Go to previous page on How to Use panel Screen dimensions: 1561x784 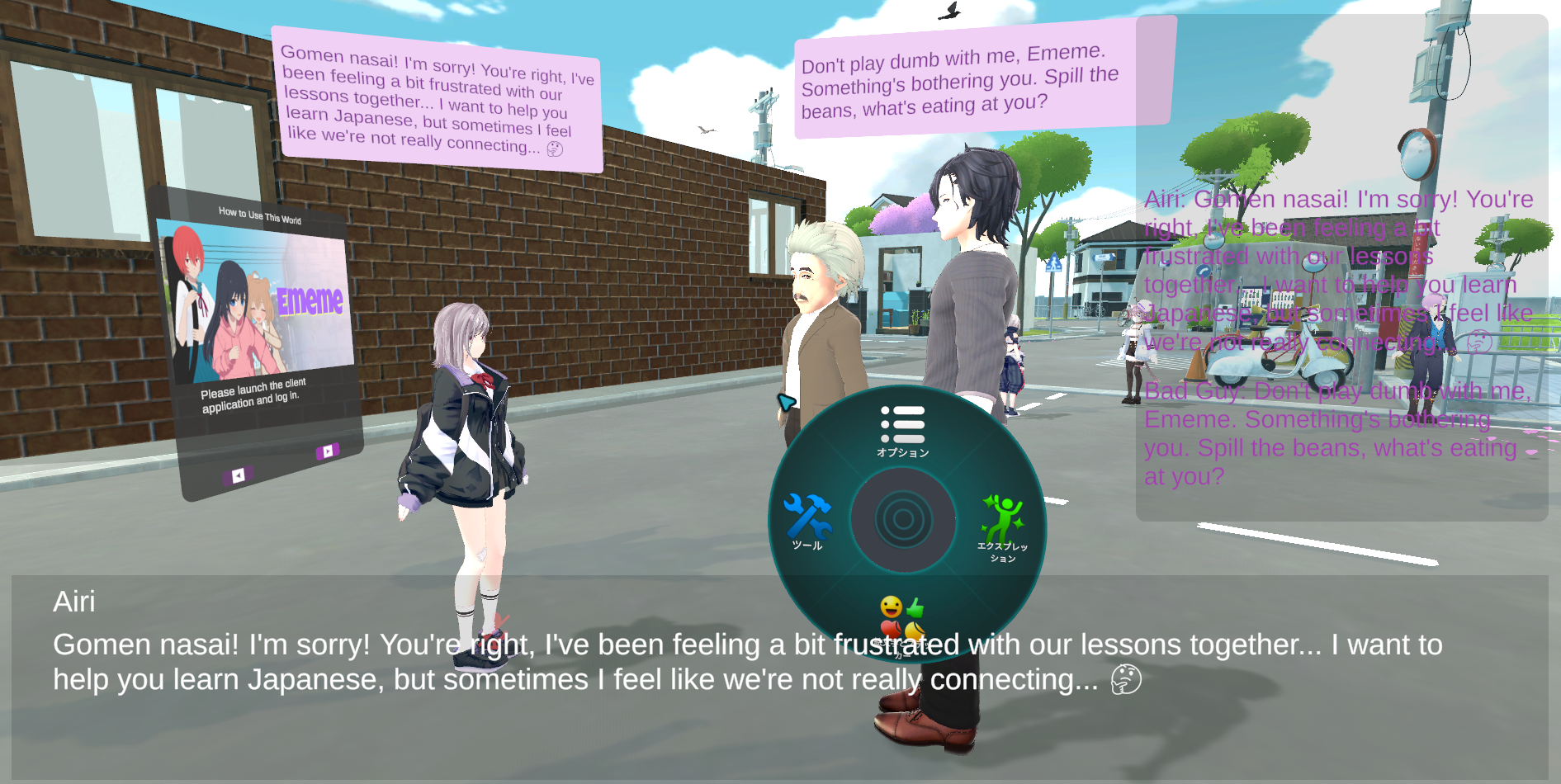point(238,475)
